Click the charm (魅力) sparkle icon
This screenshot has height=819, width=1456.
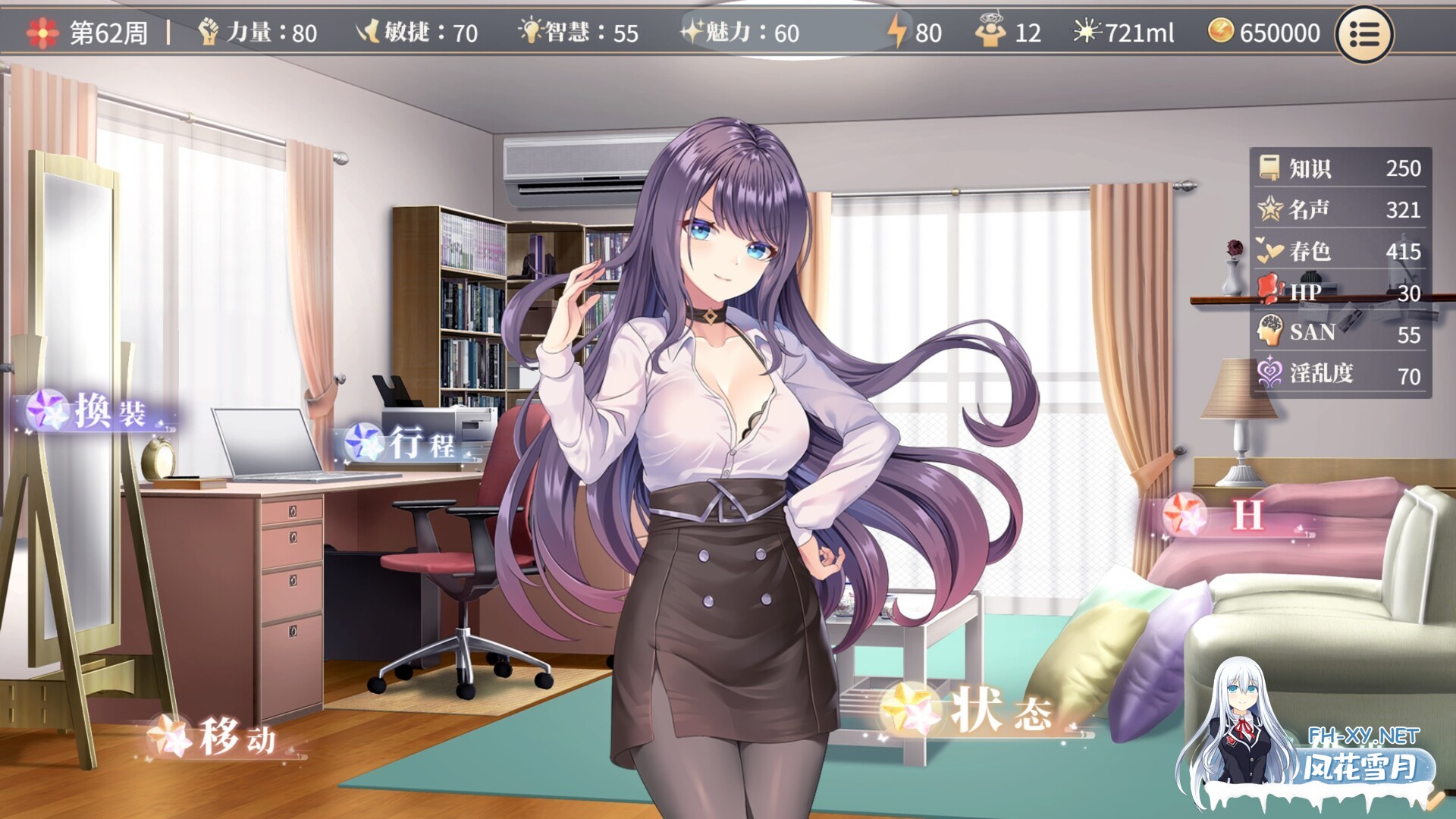[x=695, y=30]
